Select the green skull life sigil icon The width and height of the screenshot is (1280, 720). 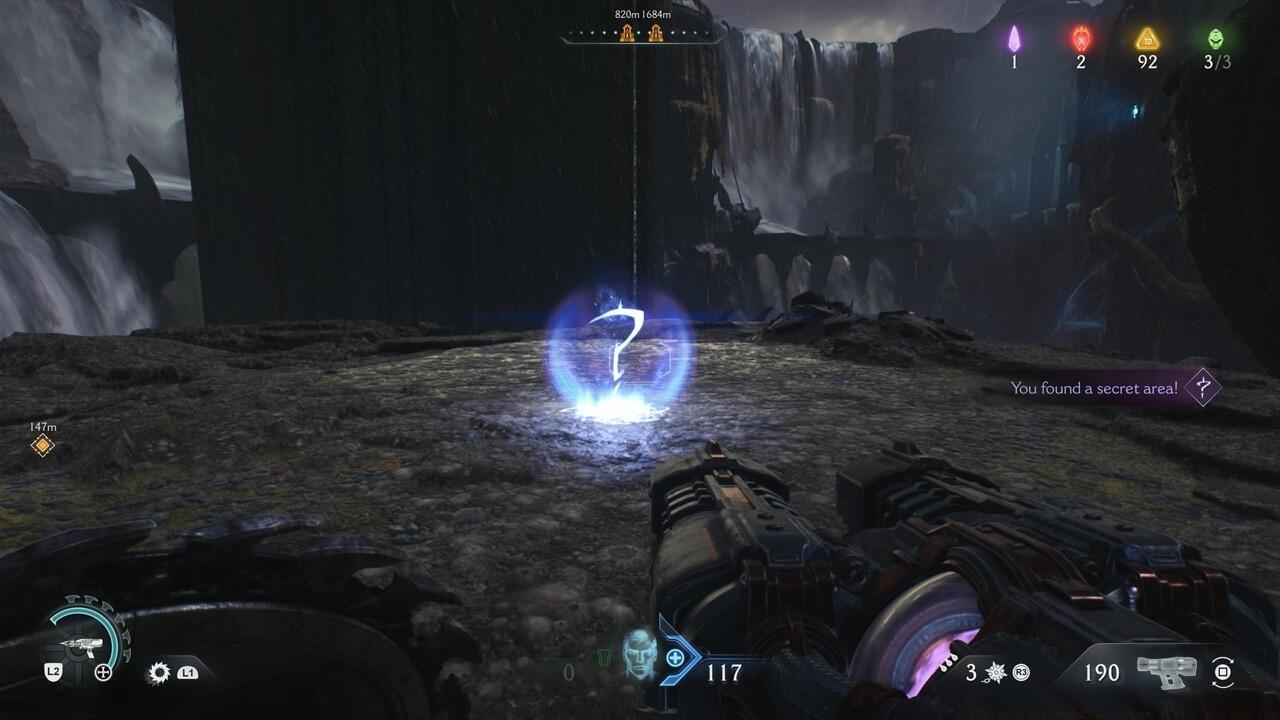(x=1215, y=39)
